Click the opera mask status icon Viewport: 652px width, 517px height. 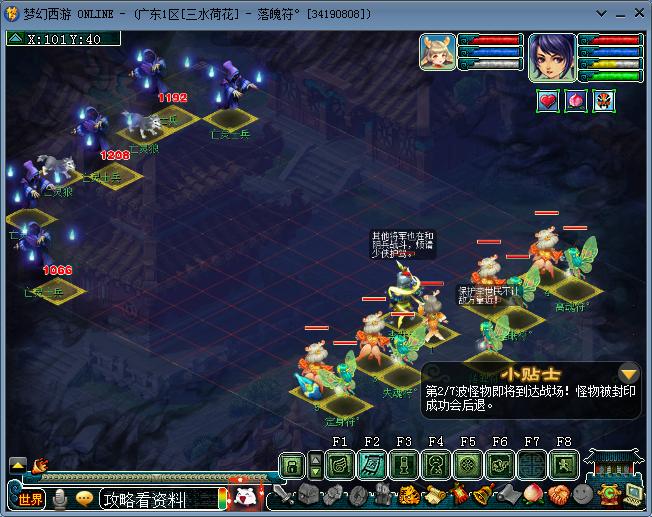tap(604, 100)
